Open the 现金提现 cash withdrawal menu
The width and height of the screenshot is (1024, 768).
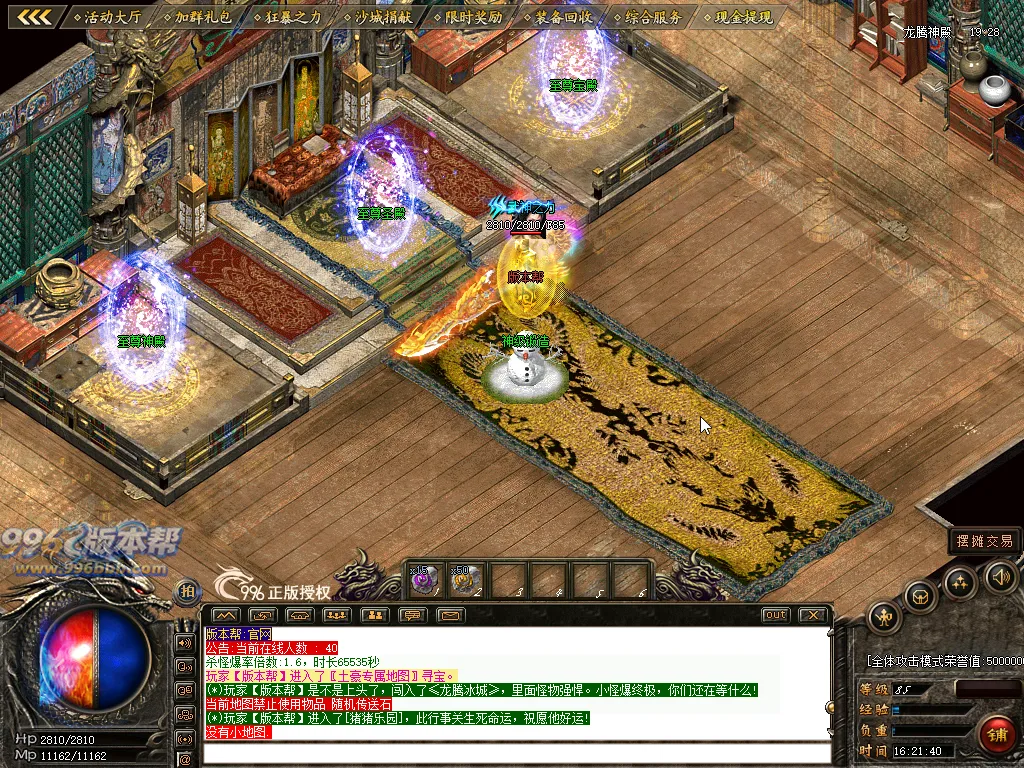click(737, 17)
